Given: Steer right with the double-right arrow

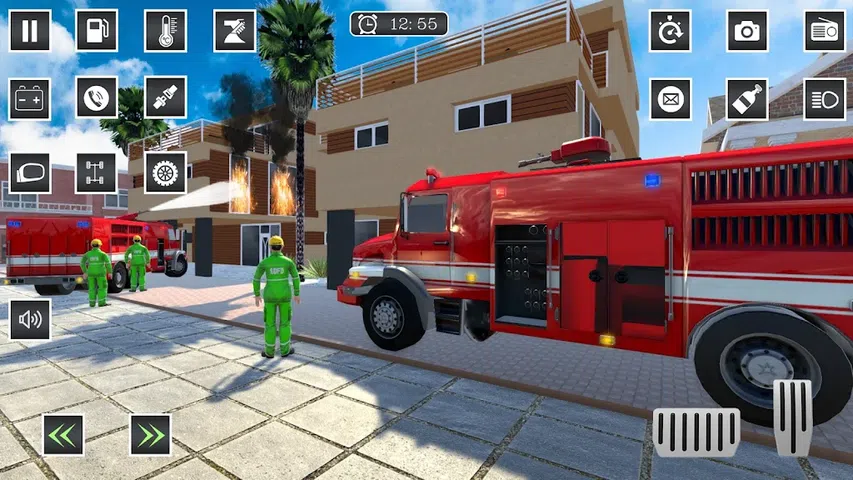Looking at the screenshot, I should pos(150,434).
